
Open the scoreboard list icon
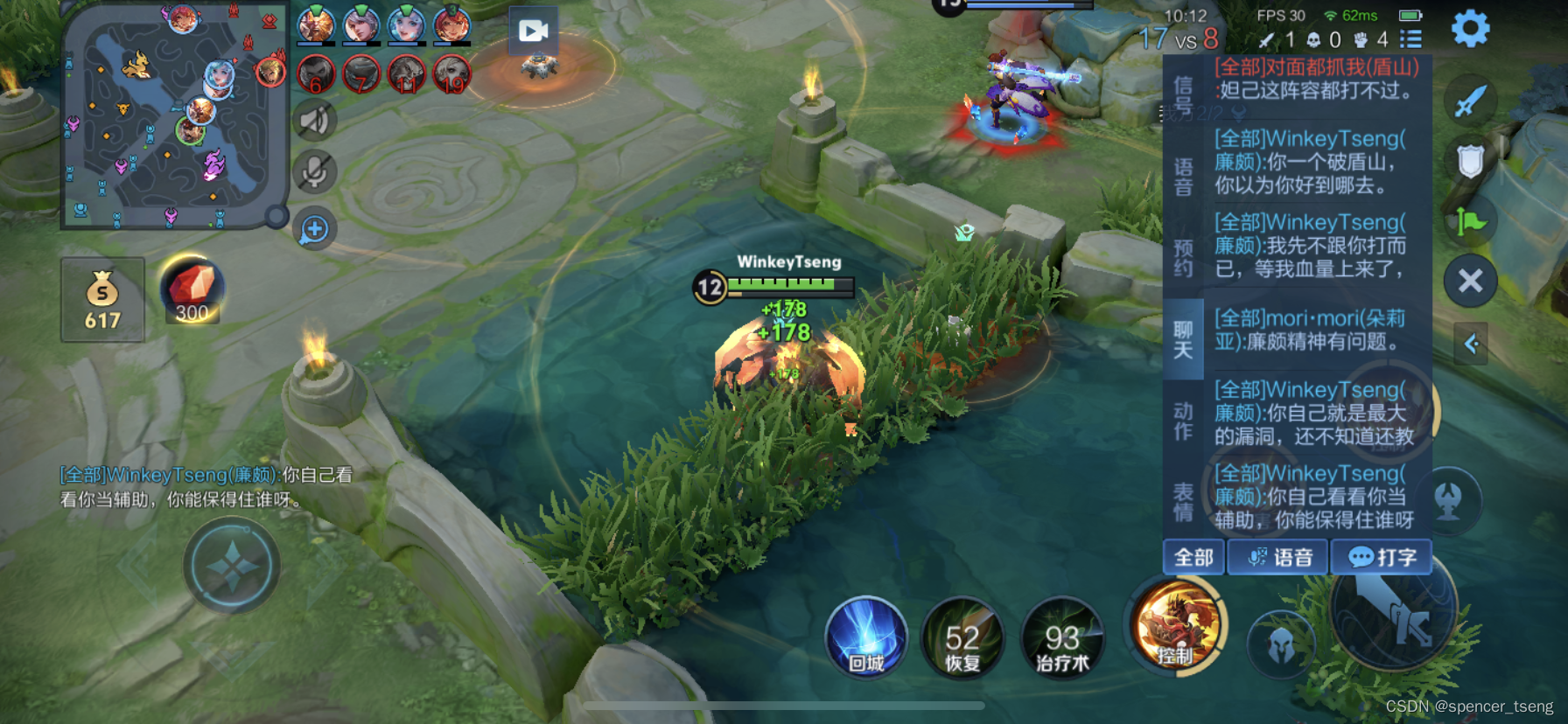click(x=1410, y=39)
